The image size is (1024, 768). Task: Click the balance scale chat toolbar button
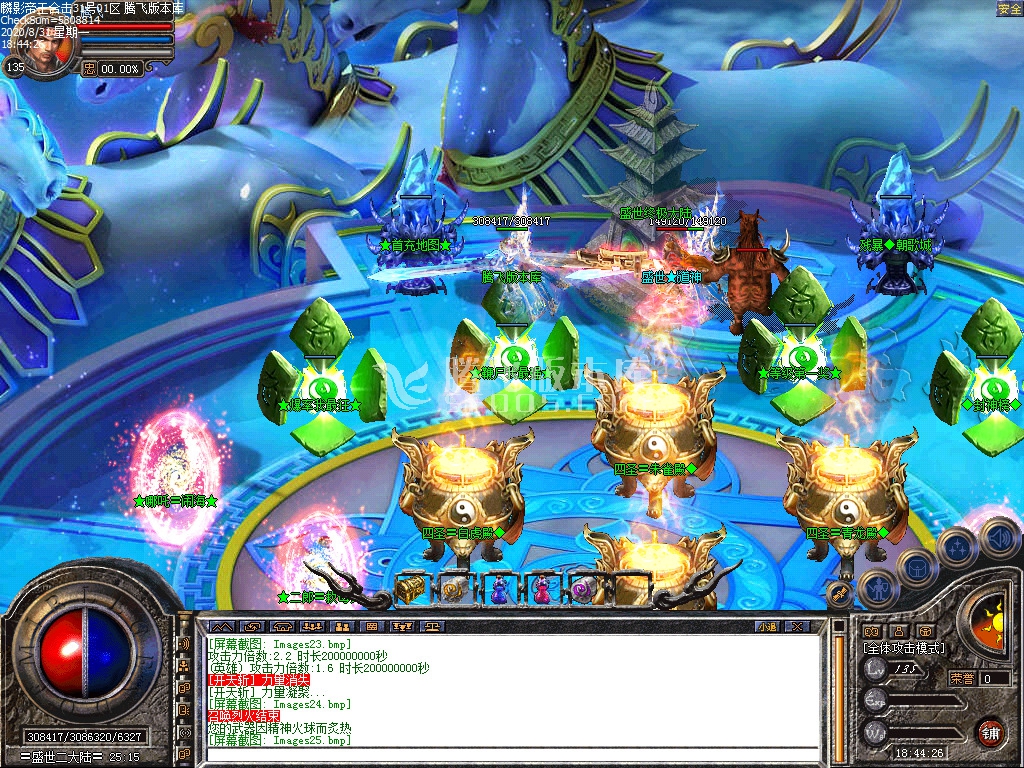click(x=432, y=626)
